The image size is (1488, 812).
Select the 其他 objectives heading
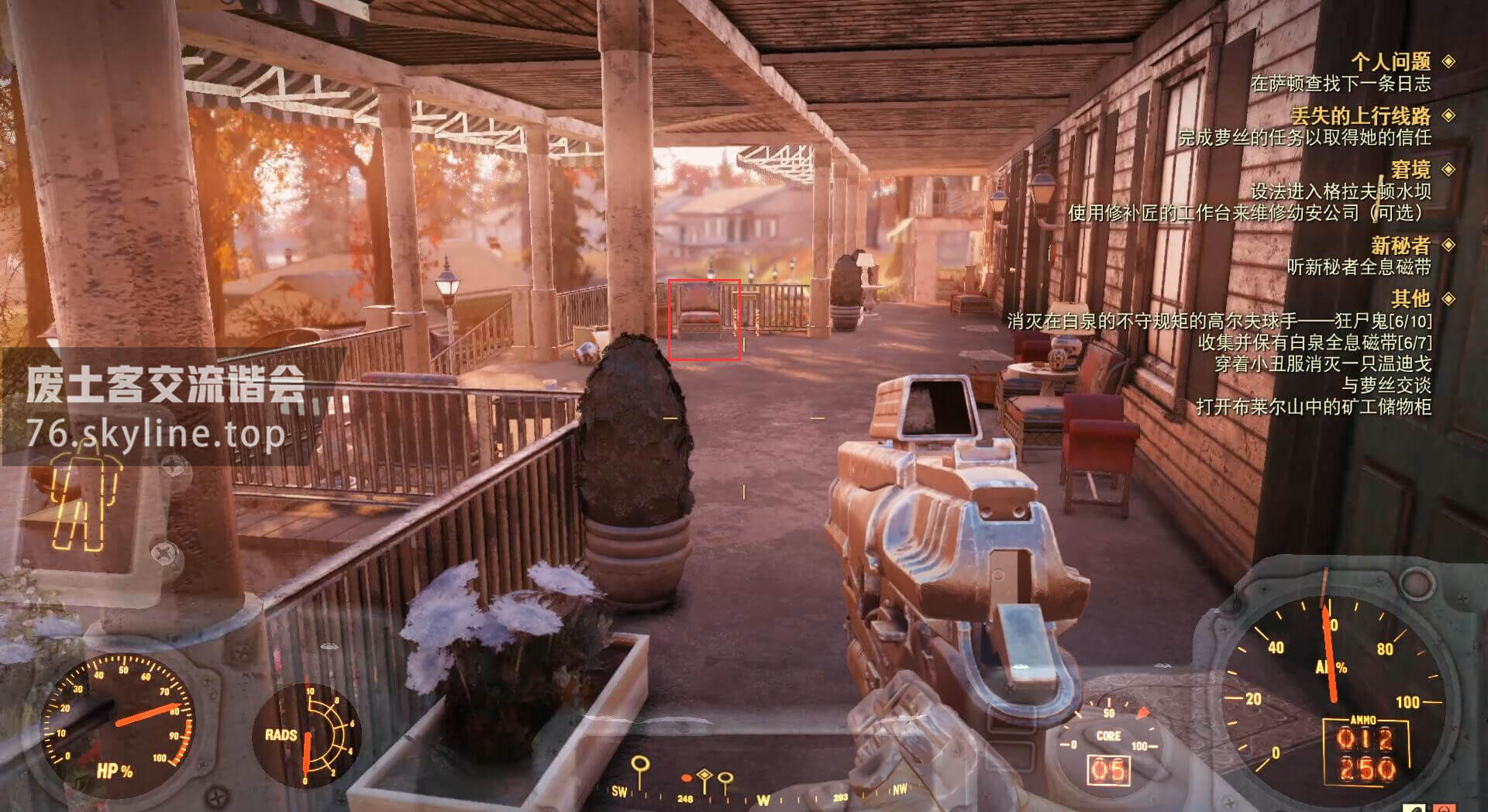tap(1410, 298)
